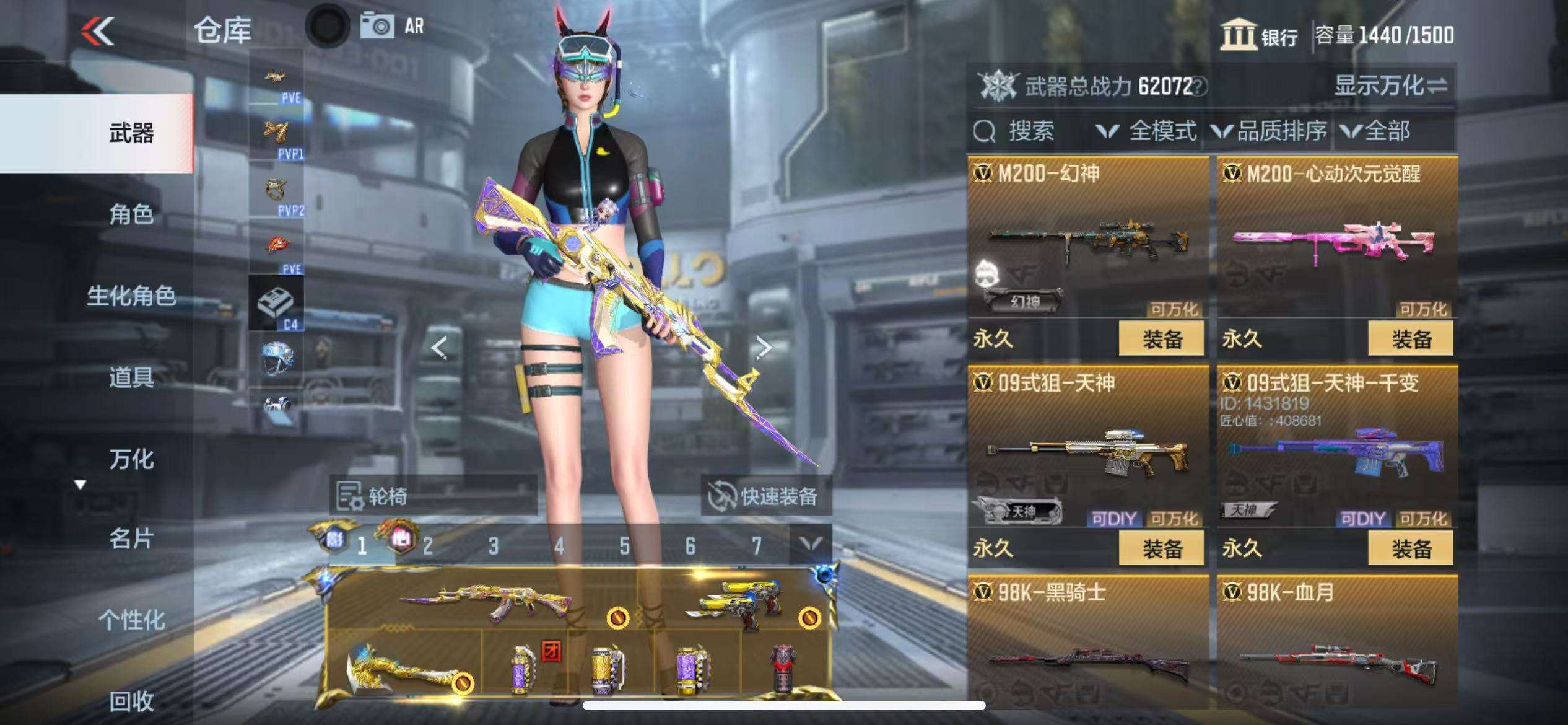Viewport: 1568px width, 725px height.
Task: Select the 98K-血月 weapon card
Action: pos(1337,644)
